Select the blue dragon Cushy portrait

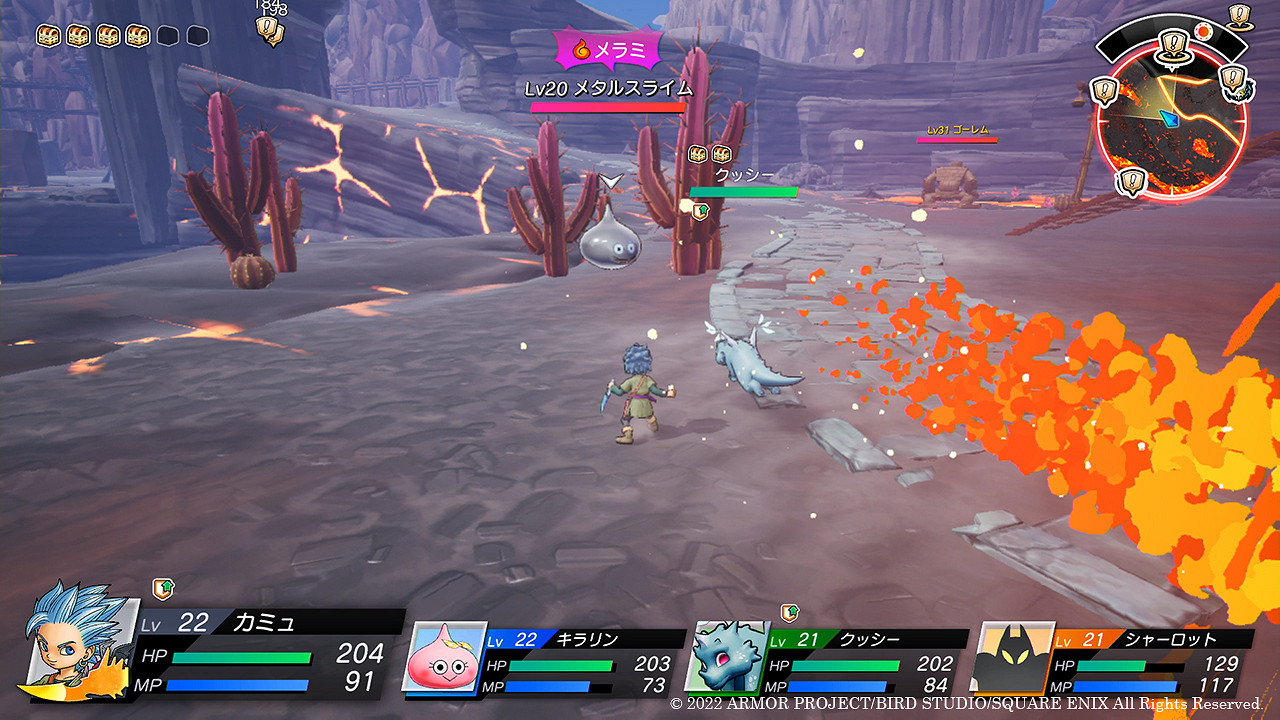point(726,657)
